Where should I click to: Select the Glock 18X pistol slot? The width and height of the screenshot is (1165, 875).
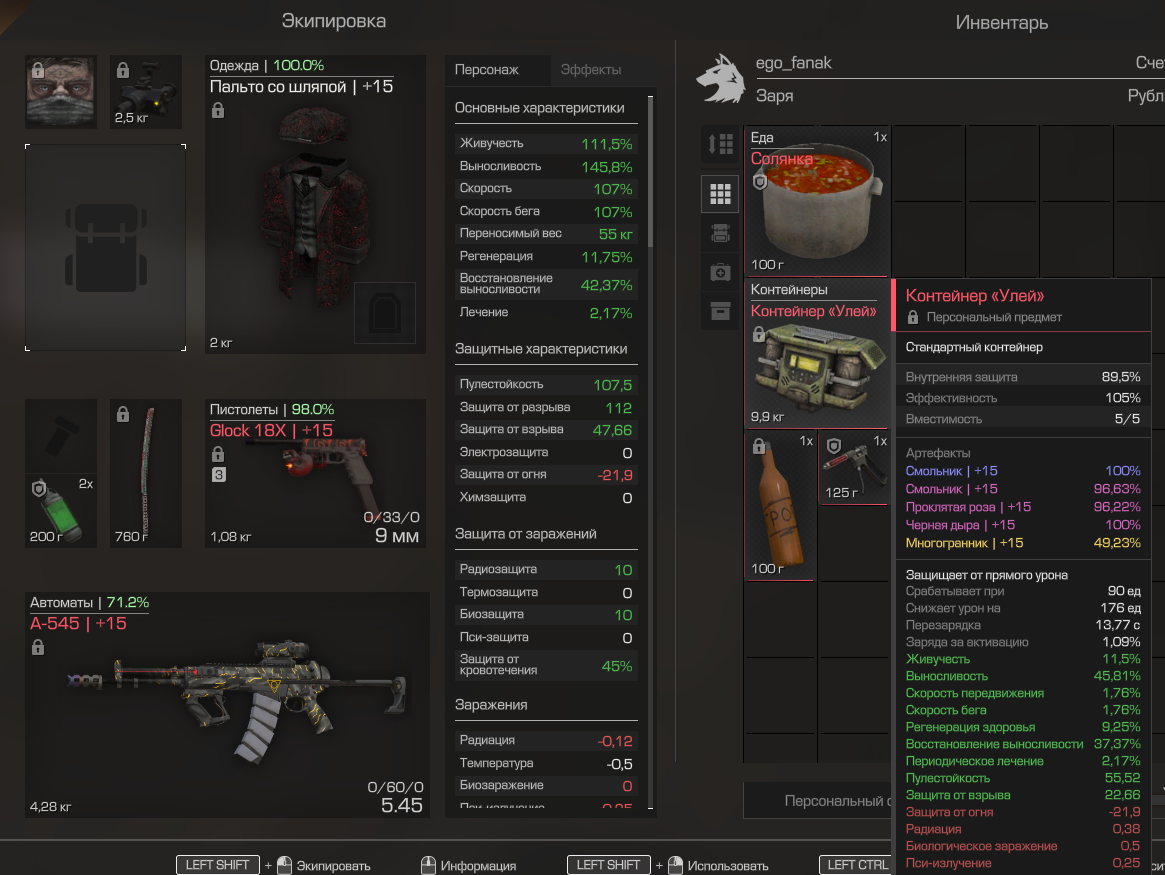[315, 473]
